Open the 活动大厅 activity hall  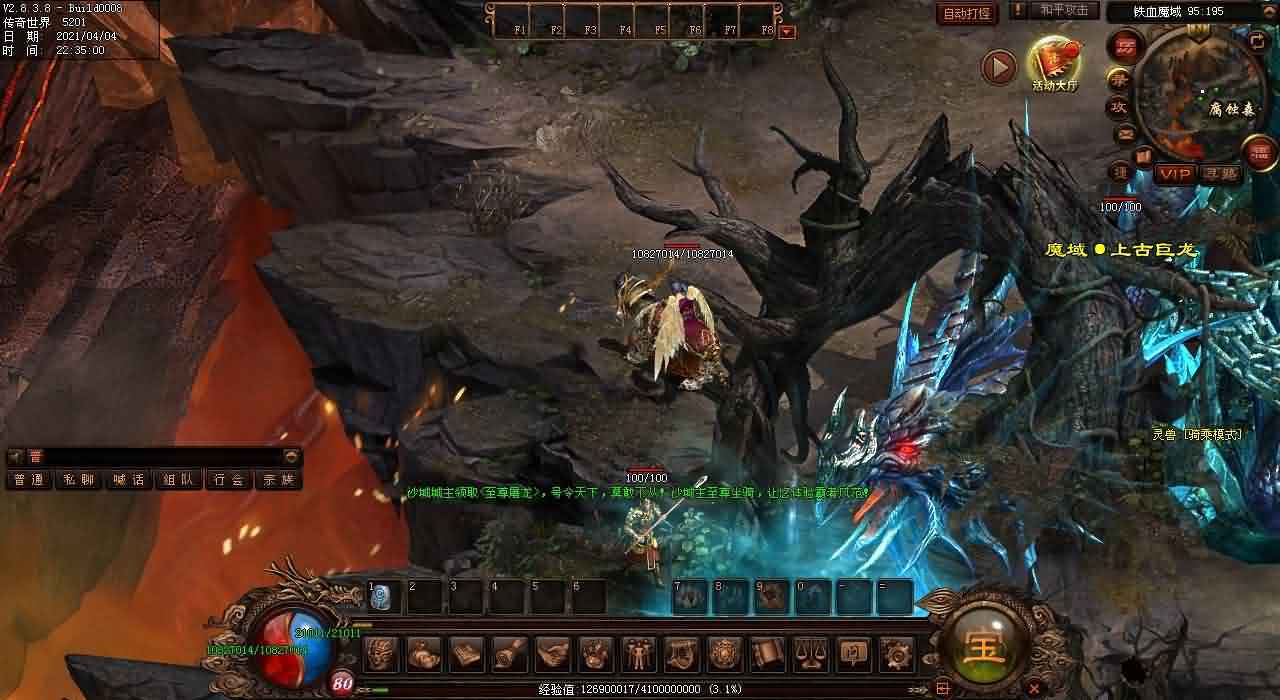[x=1054, y=64]
